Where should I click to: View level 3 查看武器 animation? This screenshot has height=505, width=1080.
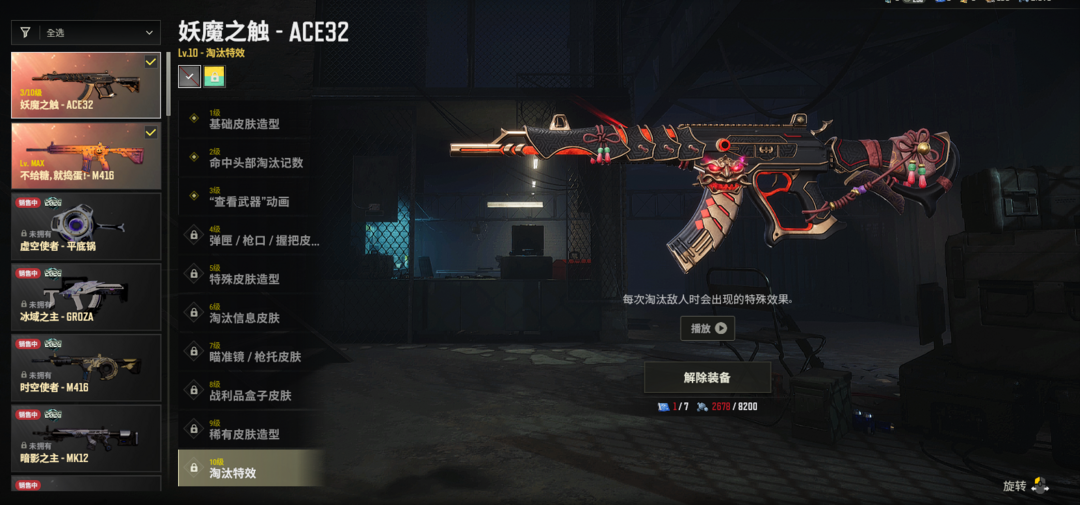pyautogui.click(x=251, y=197)
